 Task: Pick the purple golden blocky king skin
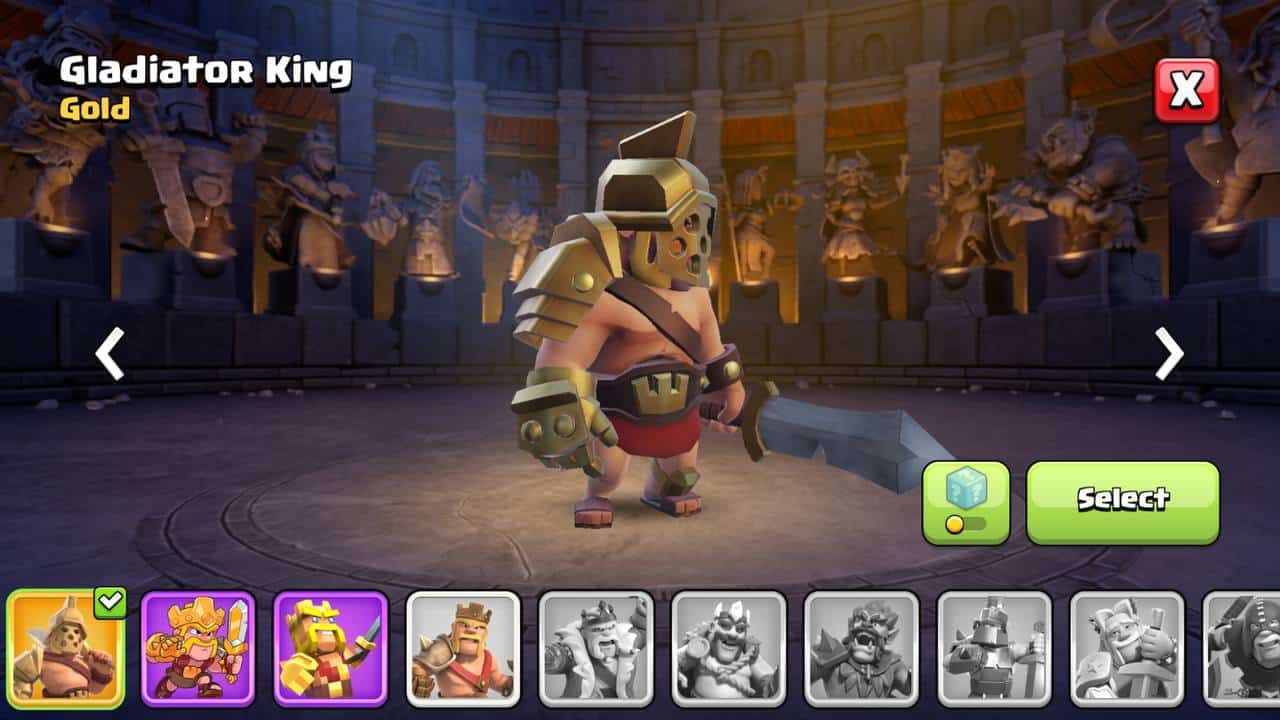pos(330,649)
